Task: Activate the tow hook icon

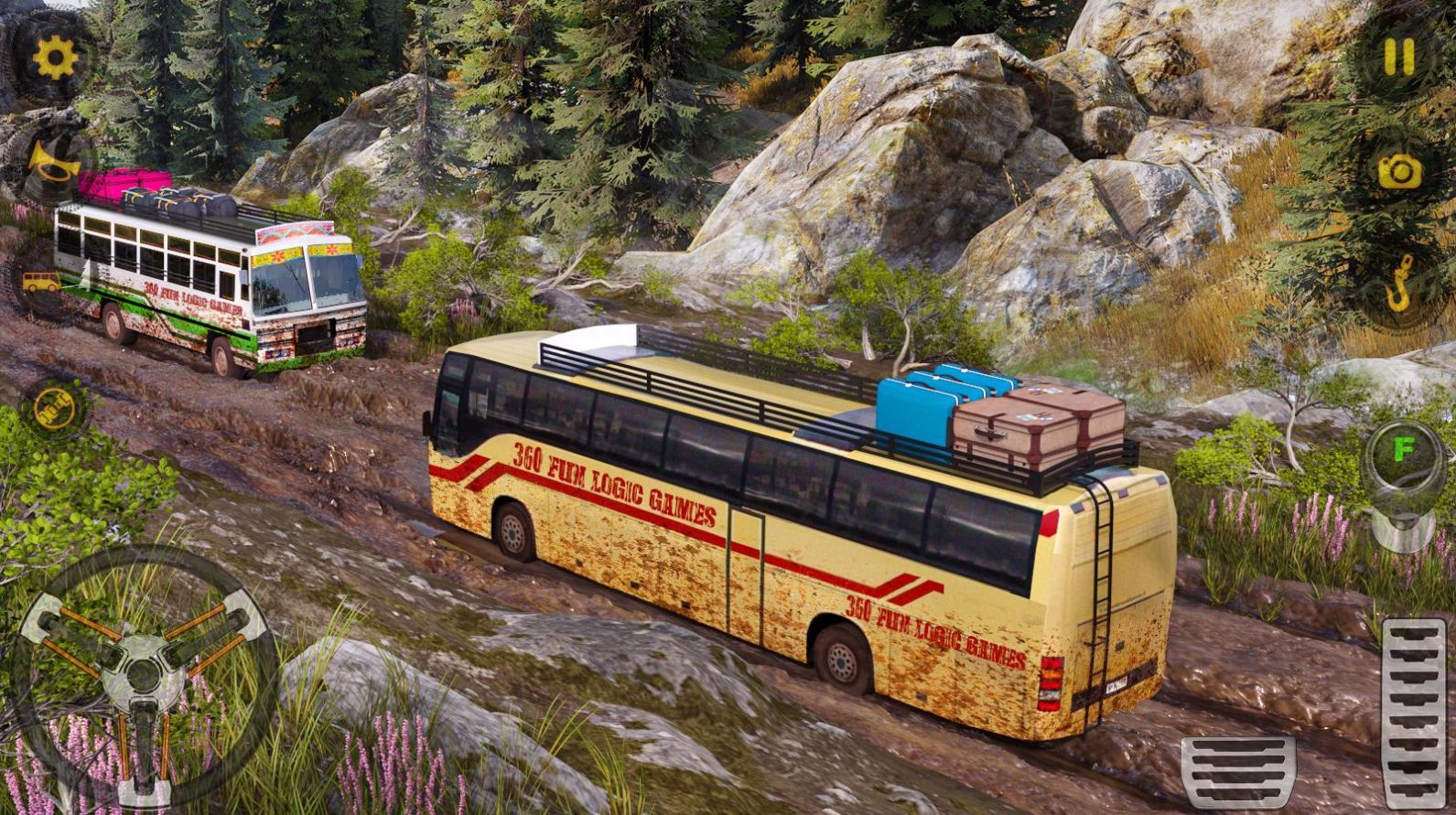Action: (1400, 284)
